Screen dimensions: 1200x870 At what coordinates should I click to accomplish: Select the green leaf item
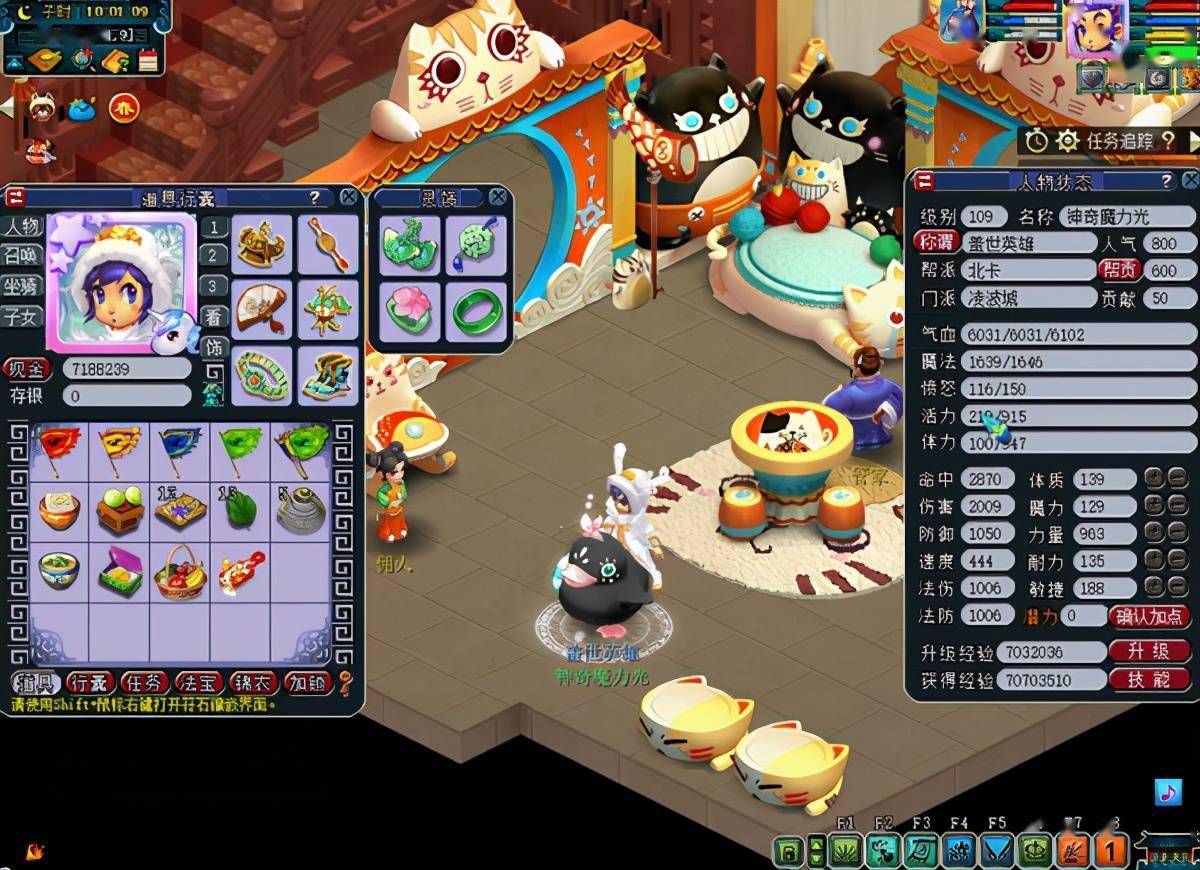click(240, 510)
